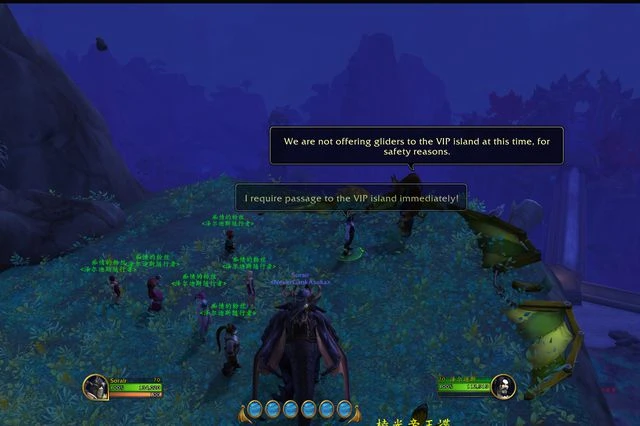Image resolution: width=640 pixels, height=426 pixels.
Task: Click Sorair's player portrait frame
Action: [x=96, y=387]
